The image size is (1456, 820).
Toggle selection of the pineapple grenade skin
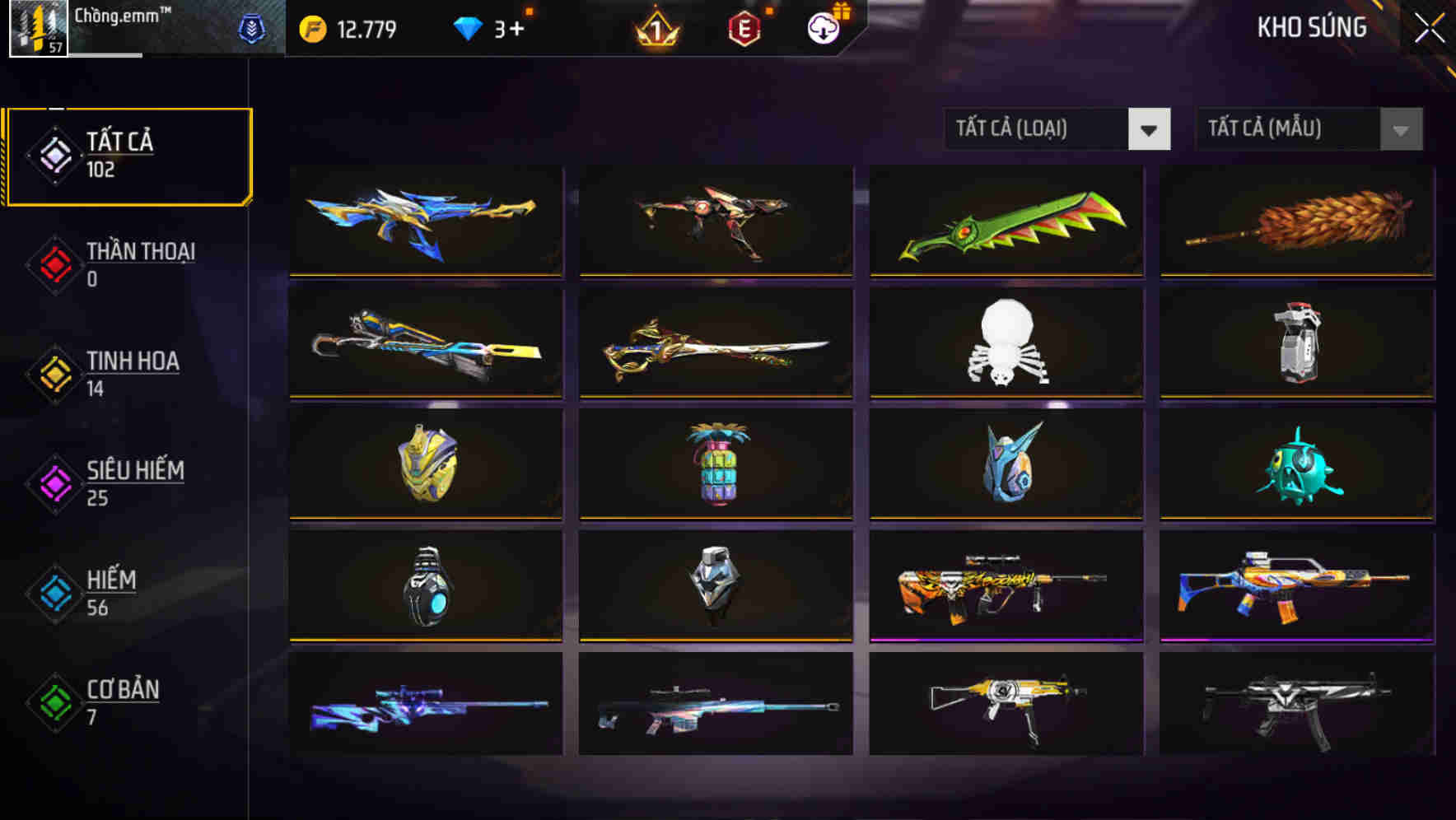click(716, 465)
